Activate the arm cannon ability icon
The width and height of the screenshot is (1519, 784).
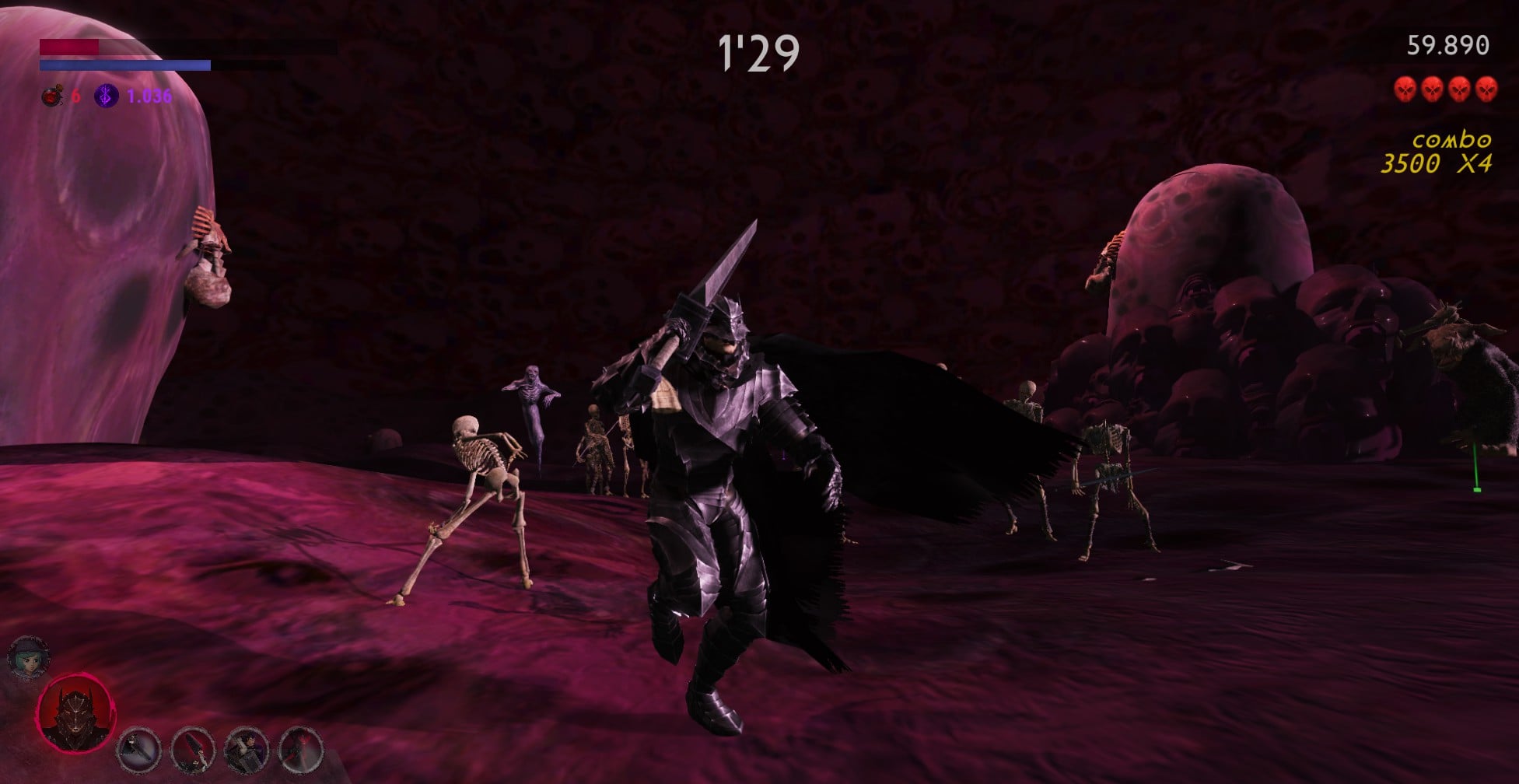(138, 750)
